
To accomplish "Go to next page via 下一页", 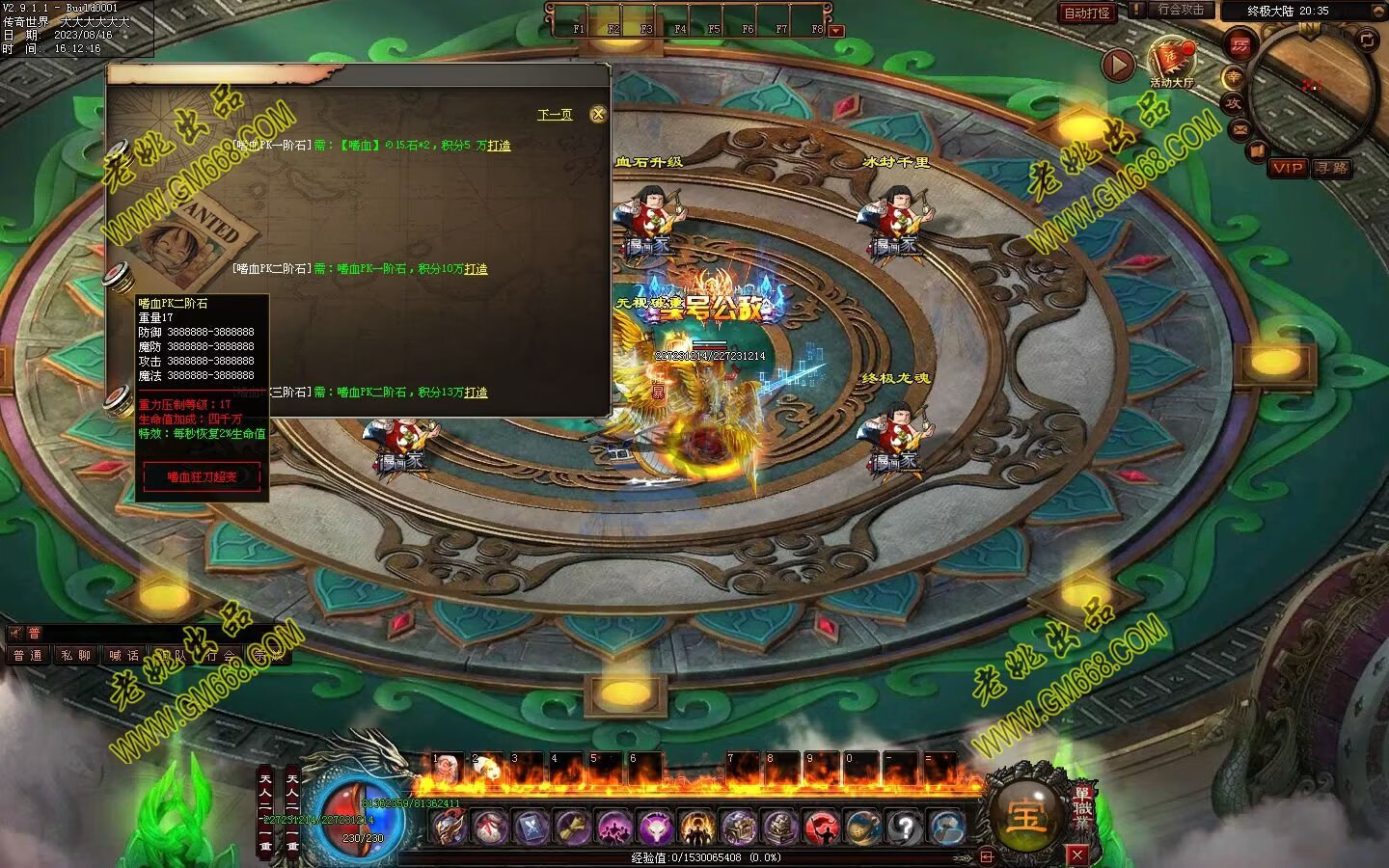I will click(x=555, y=115).
